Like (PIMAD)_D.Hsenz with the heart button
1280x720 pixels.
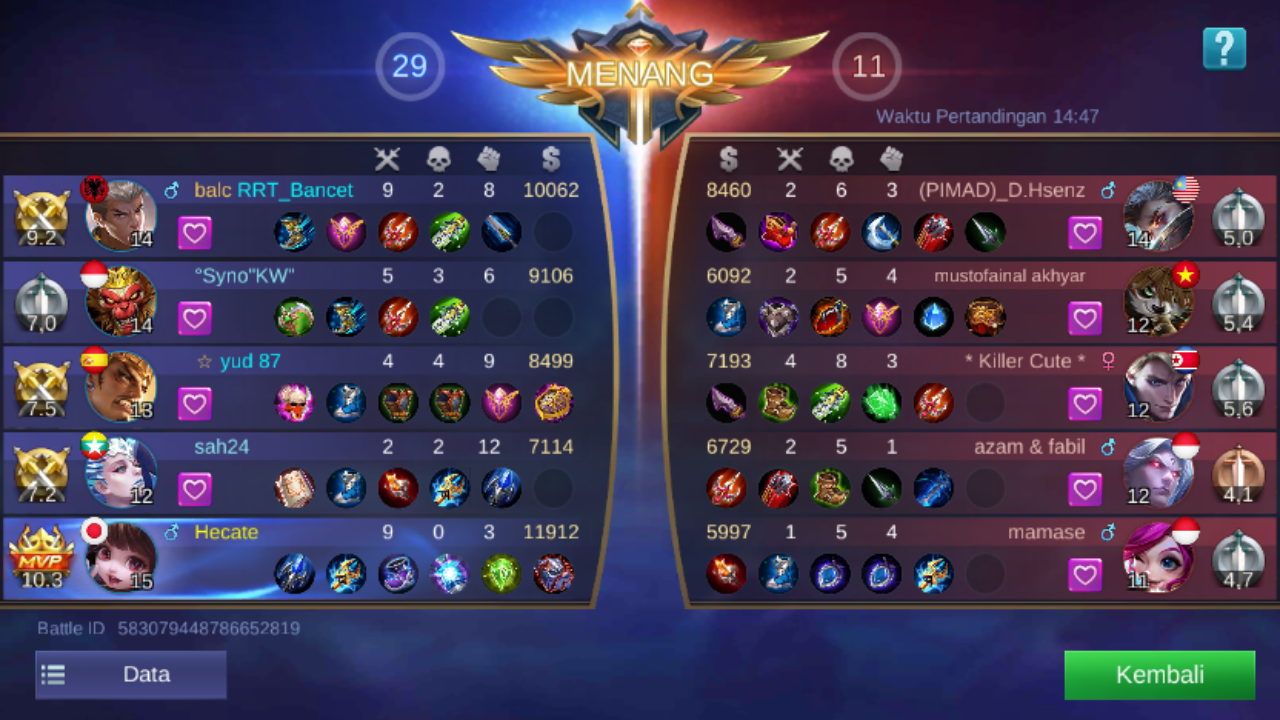click(1085, 232)
